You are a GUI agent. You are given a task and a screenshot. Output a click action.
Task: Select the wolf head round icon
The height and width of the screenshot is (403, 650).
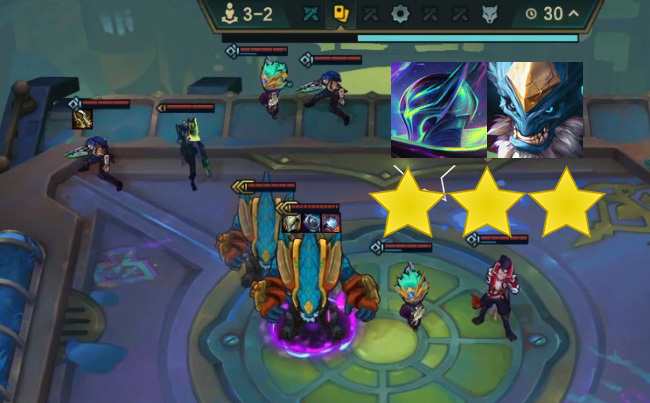coord(490,15)
